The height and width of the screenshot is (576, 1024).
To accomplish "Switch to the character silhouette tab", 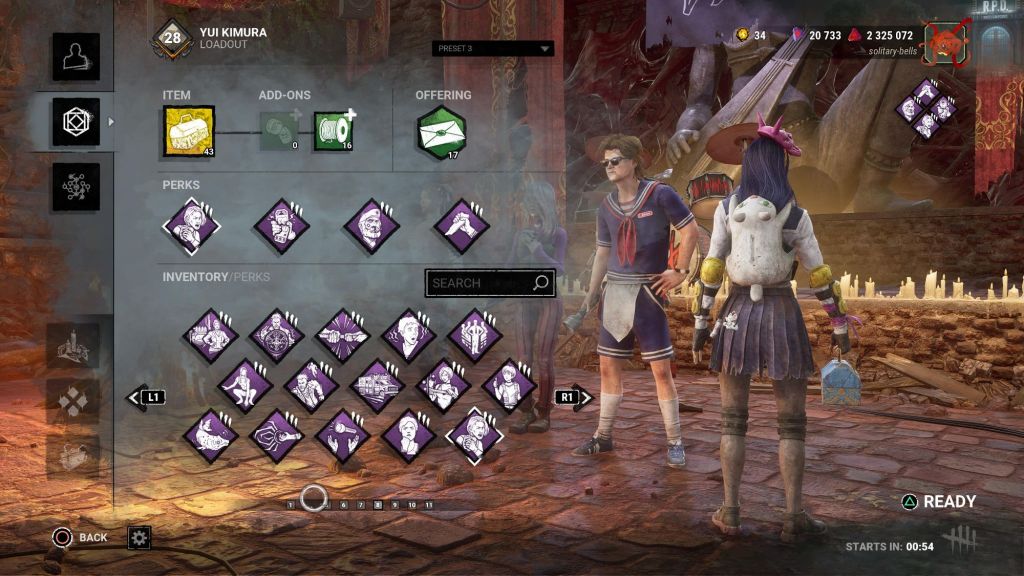I will 76,57.
